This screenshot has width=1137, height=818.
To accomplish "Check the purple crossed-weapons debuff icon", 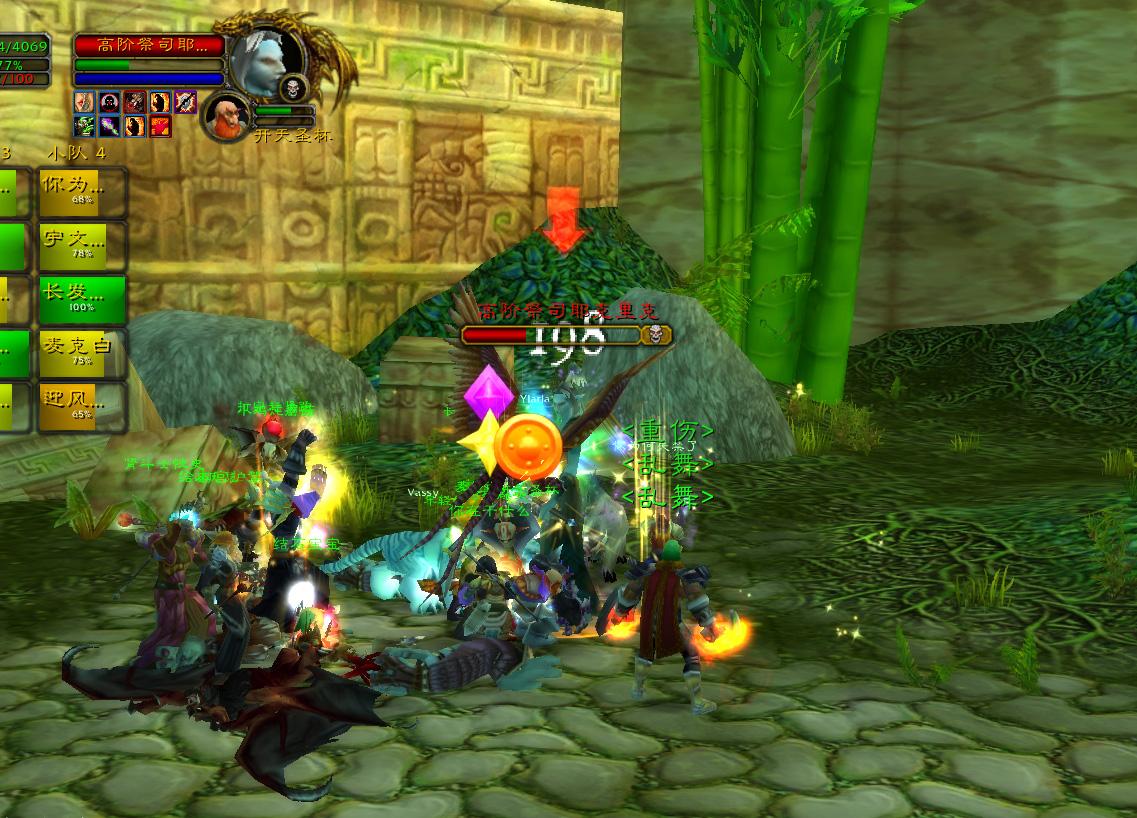I will [x=186, y=101].
